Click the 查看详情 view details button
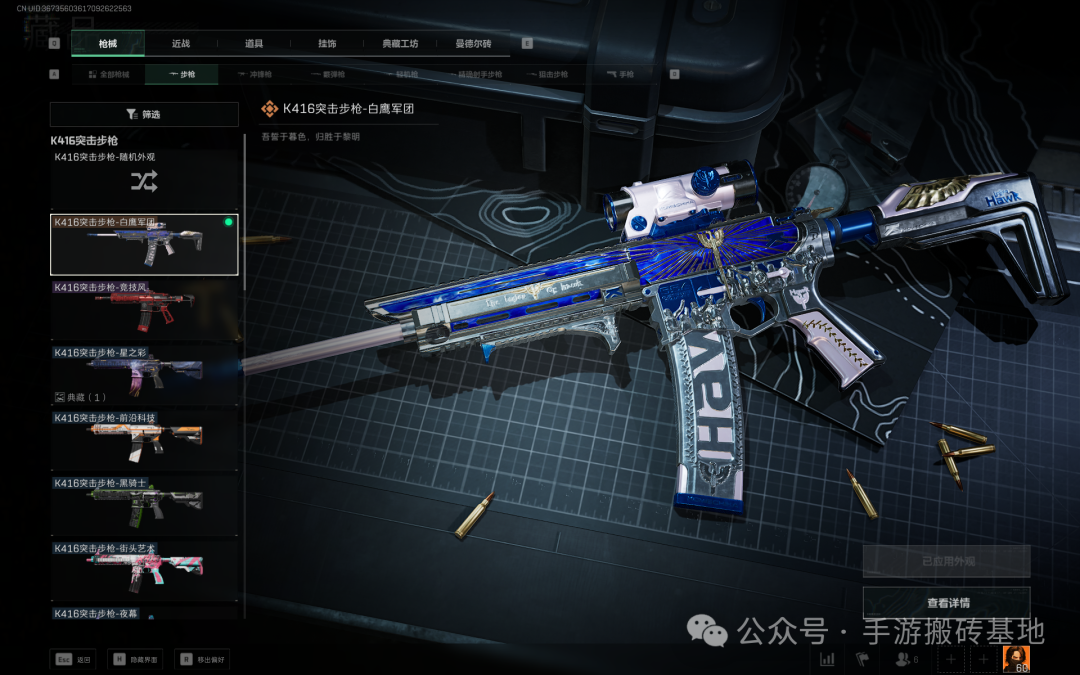 (946, 603)
